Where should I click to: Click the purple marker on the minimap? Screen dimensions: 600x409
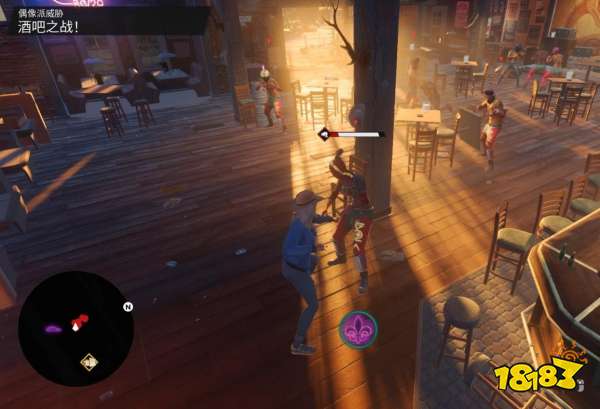coord(53,327)
